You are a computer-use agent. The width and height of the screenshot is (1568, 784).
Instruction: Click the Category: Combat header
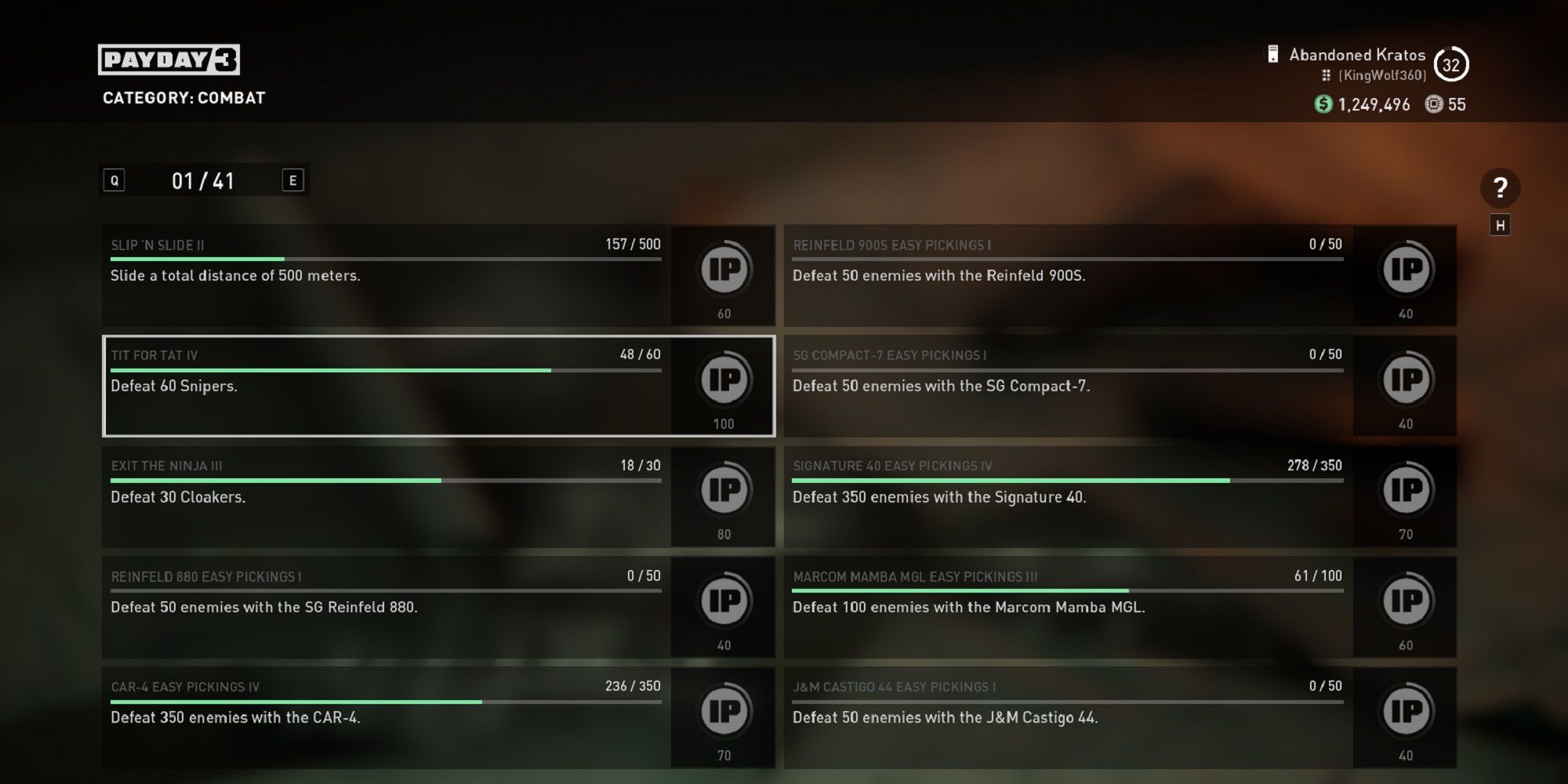(184, 98)
